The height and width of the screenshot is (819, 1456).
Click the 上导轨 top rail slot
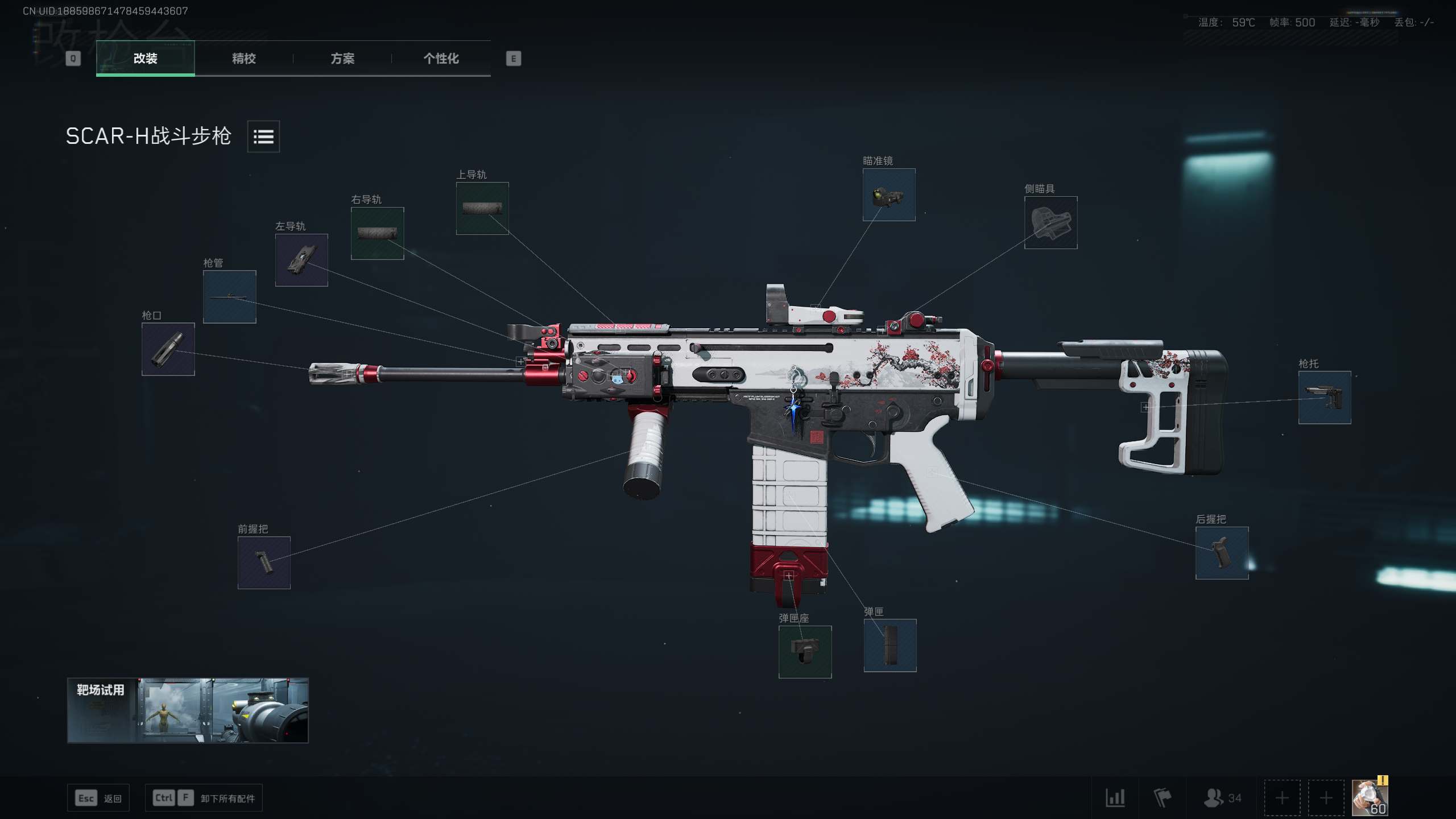click(x=482, y=208)
